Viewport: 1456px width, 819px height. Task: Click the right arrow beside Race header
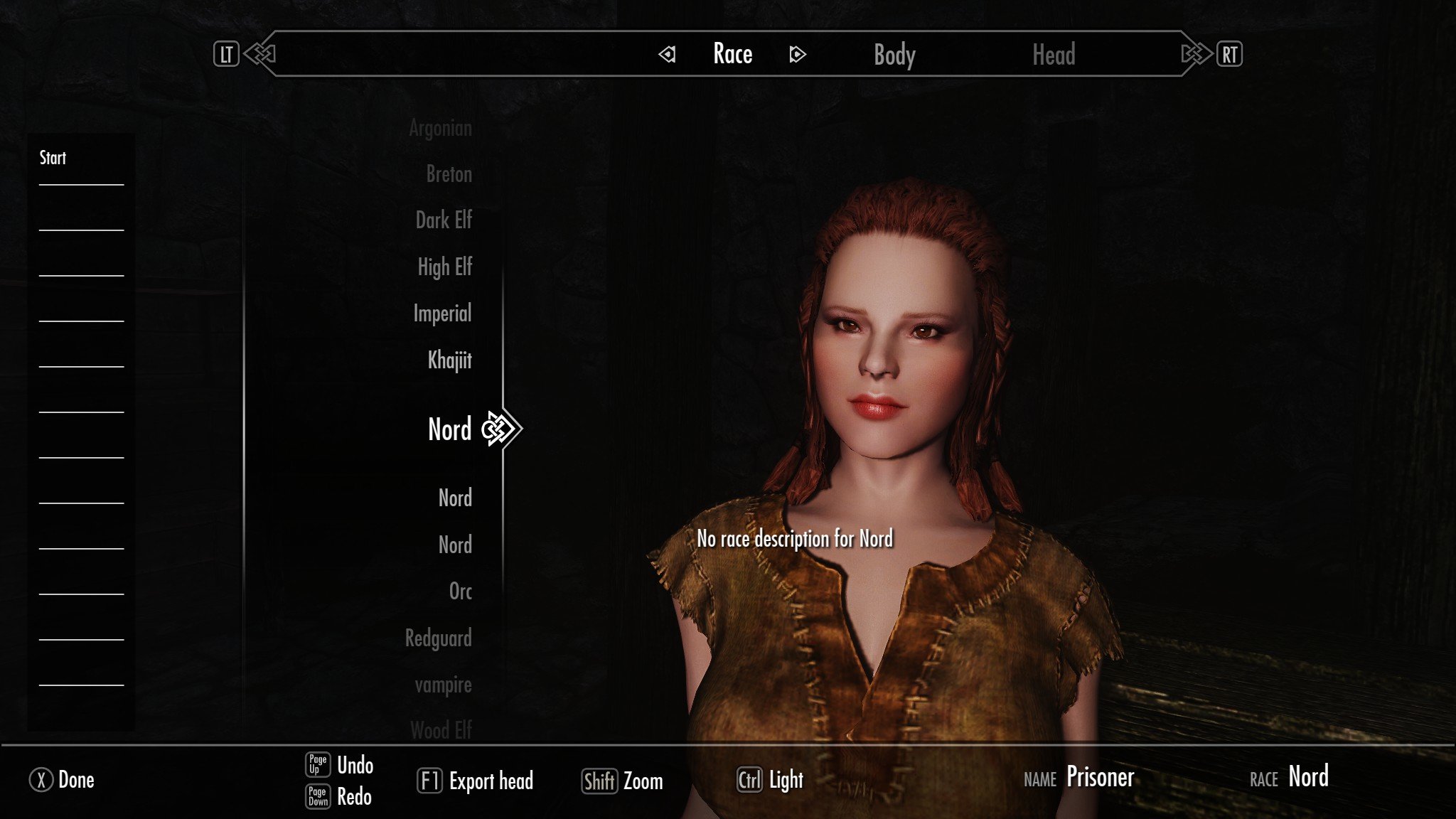[x=798, y=55]
